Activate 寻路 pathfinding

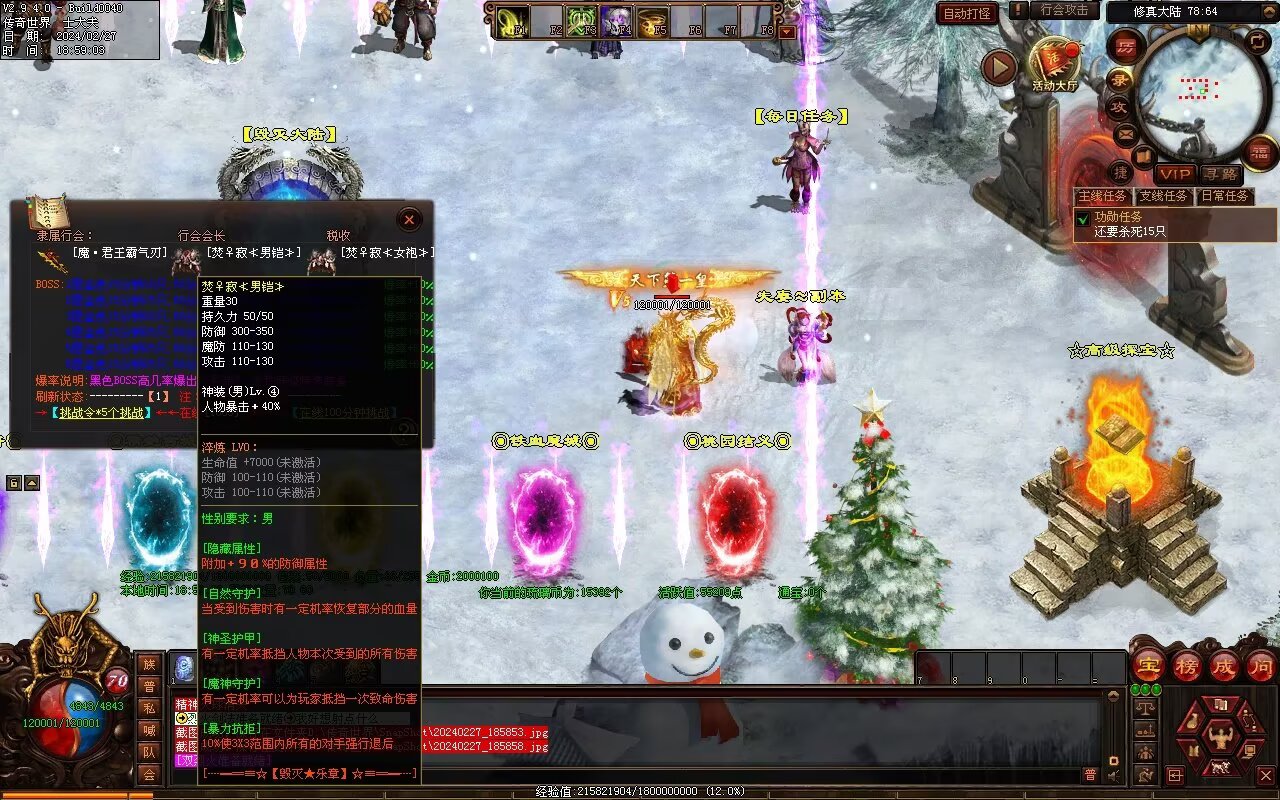tap(1220, 174)
